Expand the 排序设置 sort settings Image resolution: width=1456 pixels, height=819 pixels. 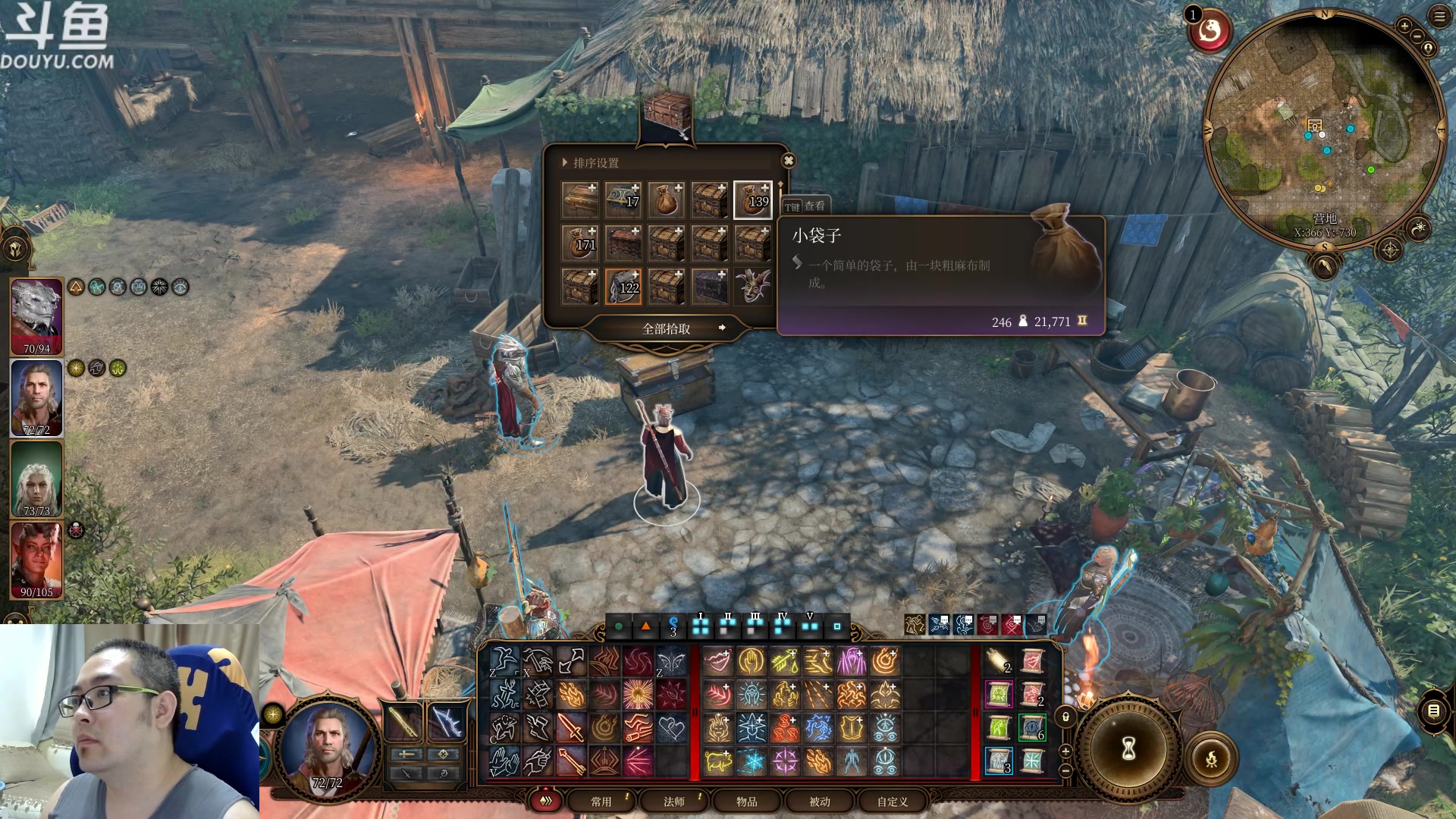591,163
